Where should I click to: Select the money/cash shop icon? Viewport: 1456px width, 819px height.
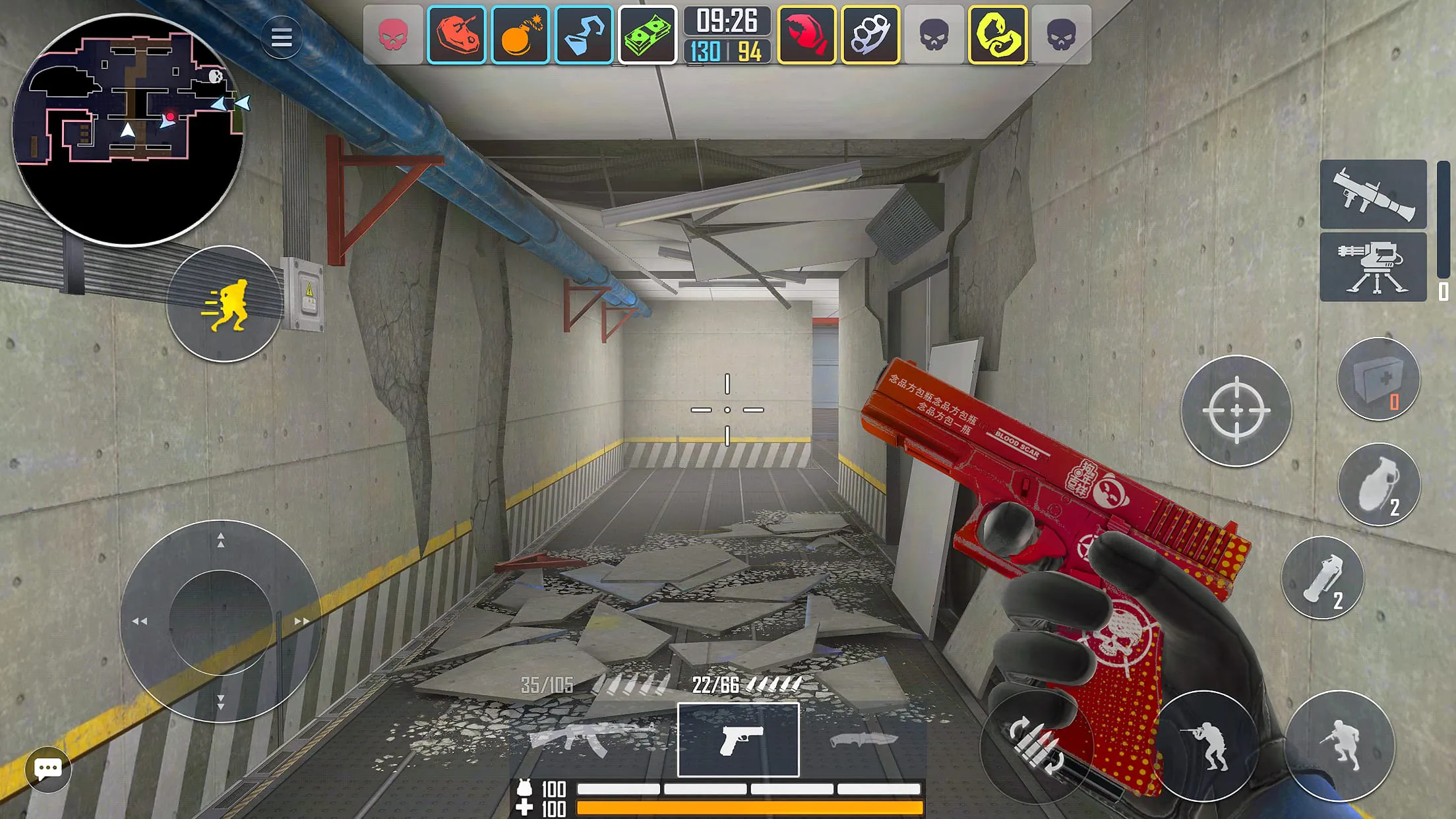[x=648, y=36]
